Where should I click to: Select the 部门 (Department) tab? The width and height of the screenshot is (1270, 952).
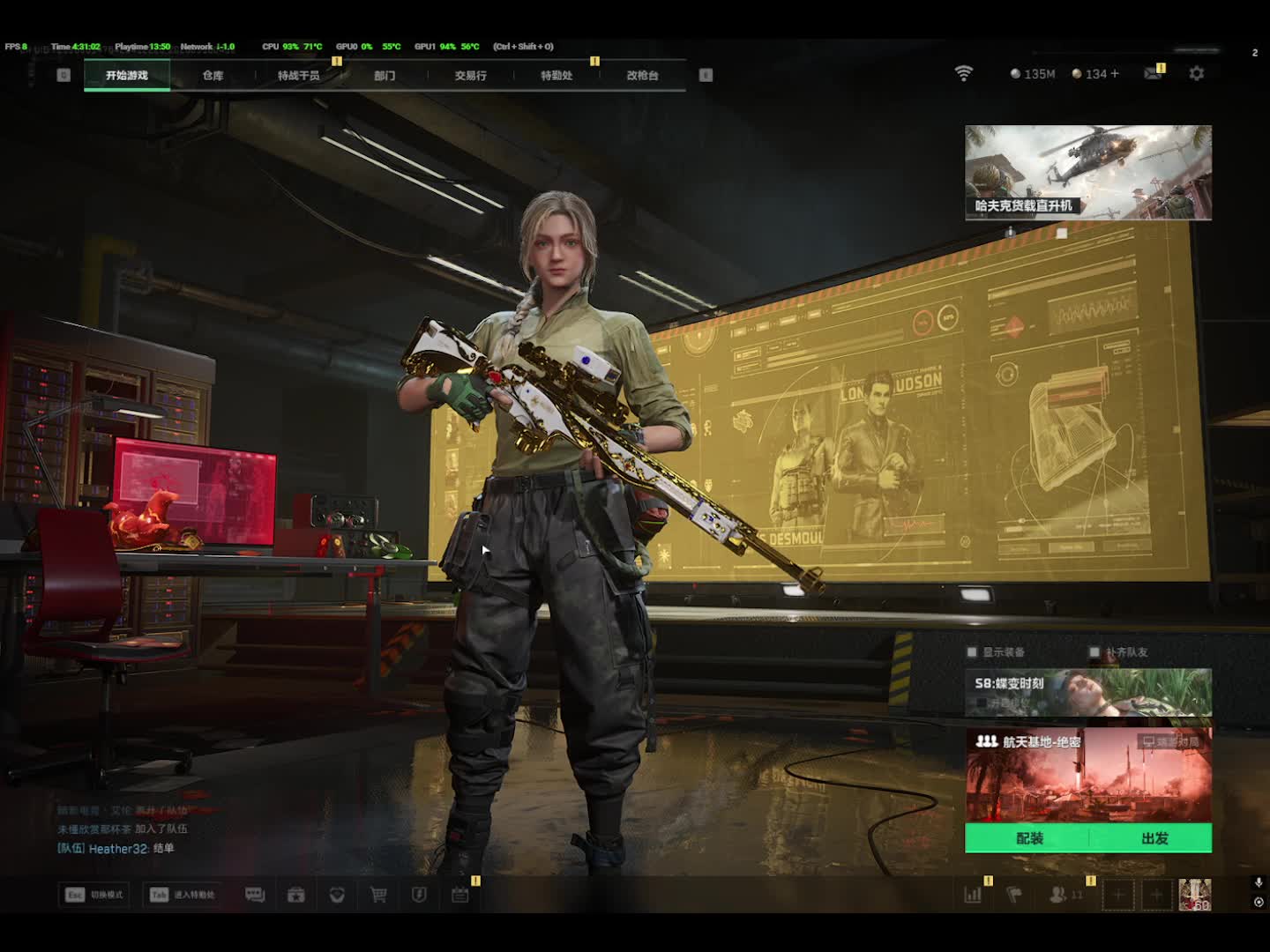(385, 76)
